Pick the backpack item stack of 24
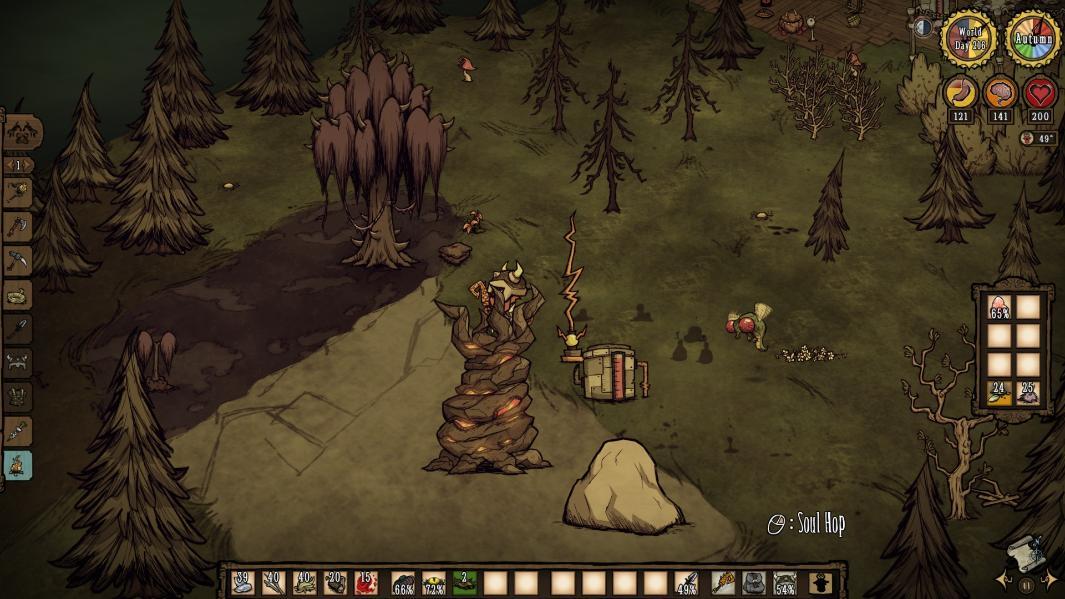The image size is (1065, 599). (x=999, y=393)
